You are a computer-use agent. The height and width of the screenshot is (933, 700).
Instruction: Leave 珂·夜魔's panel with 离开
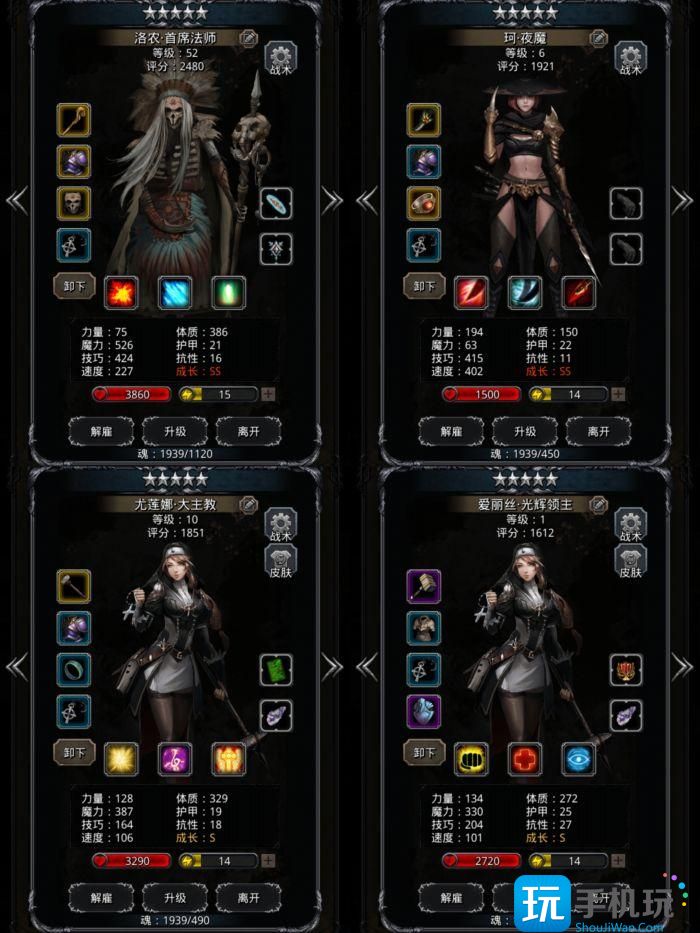click(x=598, y=431)
